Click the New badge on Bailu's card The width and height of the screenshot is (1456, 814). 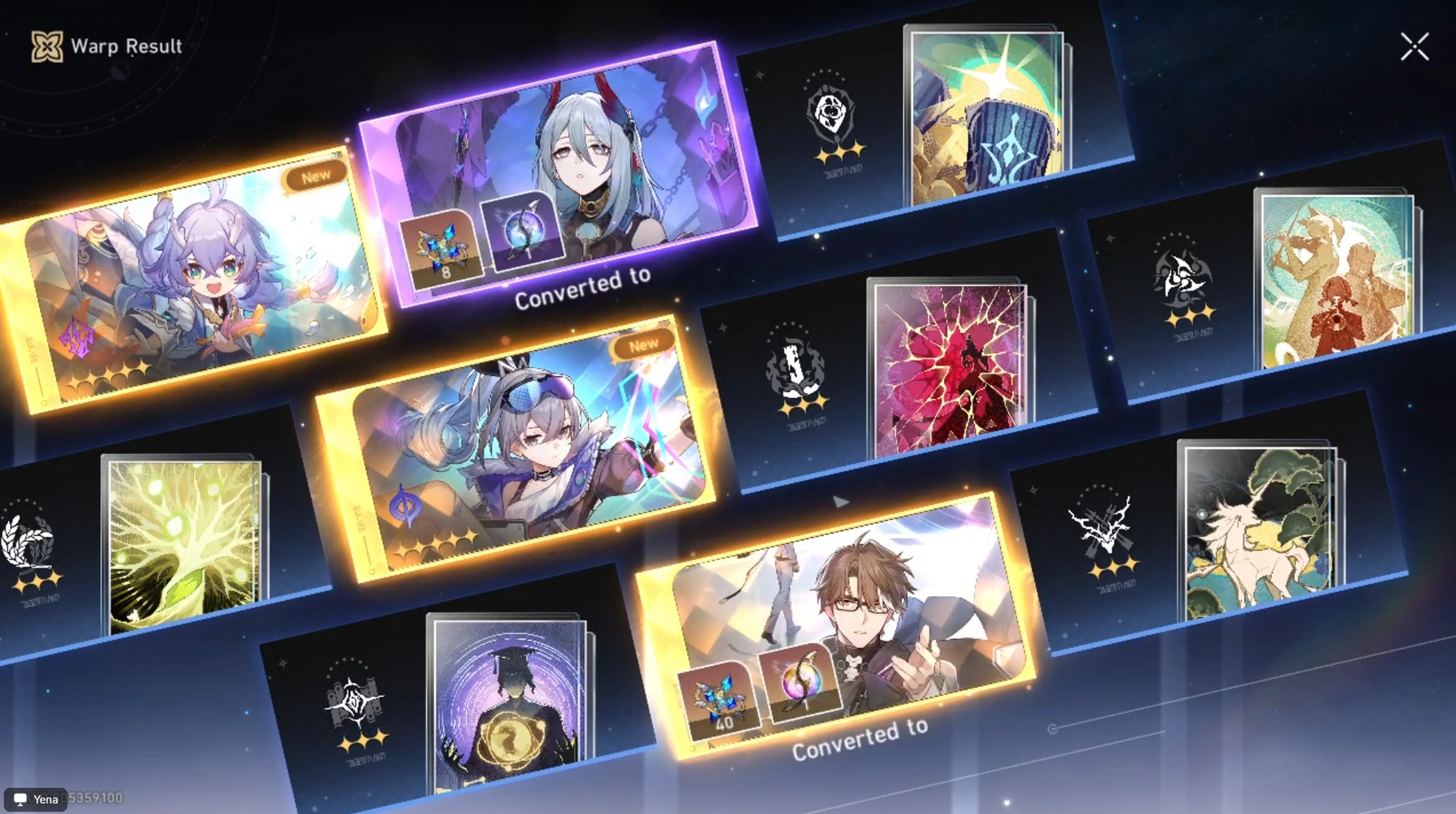click(x=316, y=173)
